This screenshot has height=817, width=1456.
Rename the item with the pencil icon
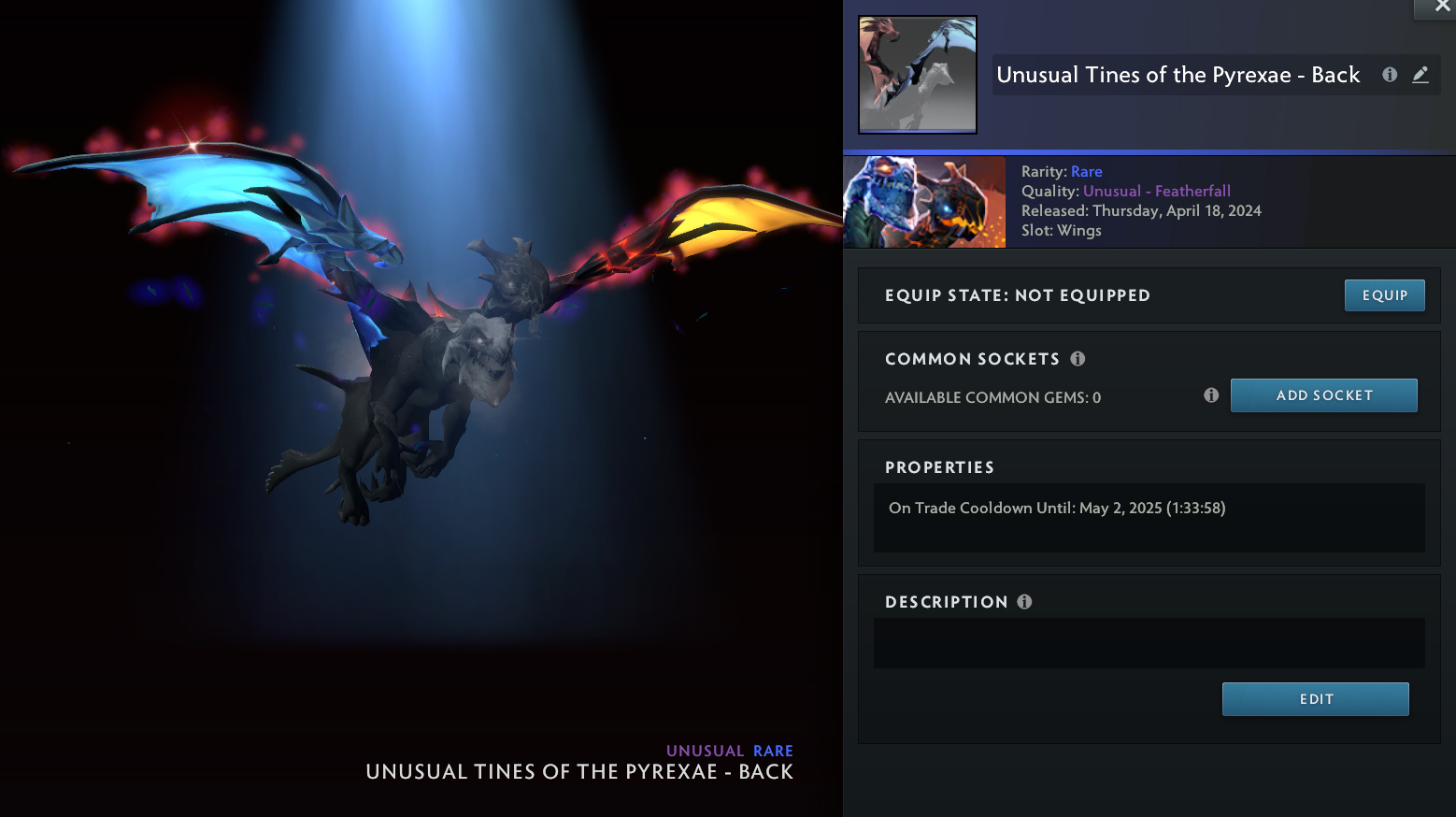[1420, 75]
